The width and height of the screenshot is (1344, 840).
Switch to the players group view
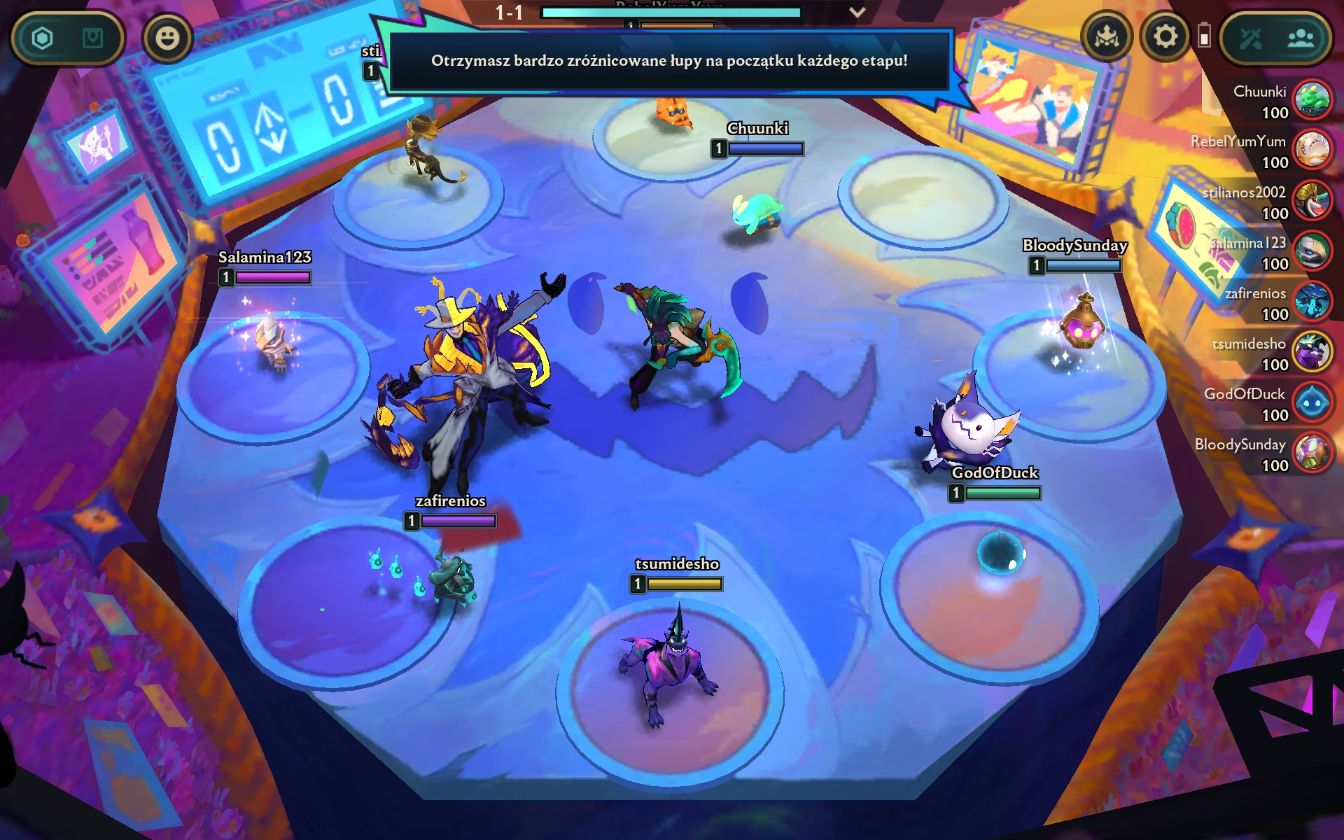(1300, 38)
